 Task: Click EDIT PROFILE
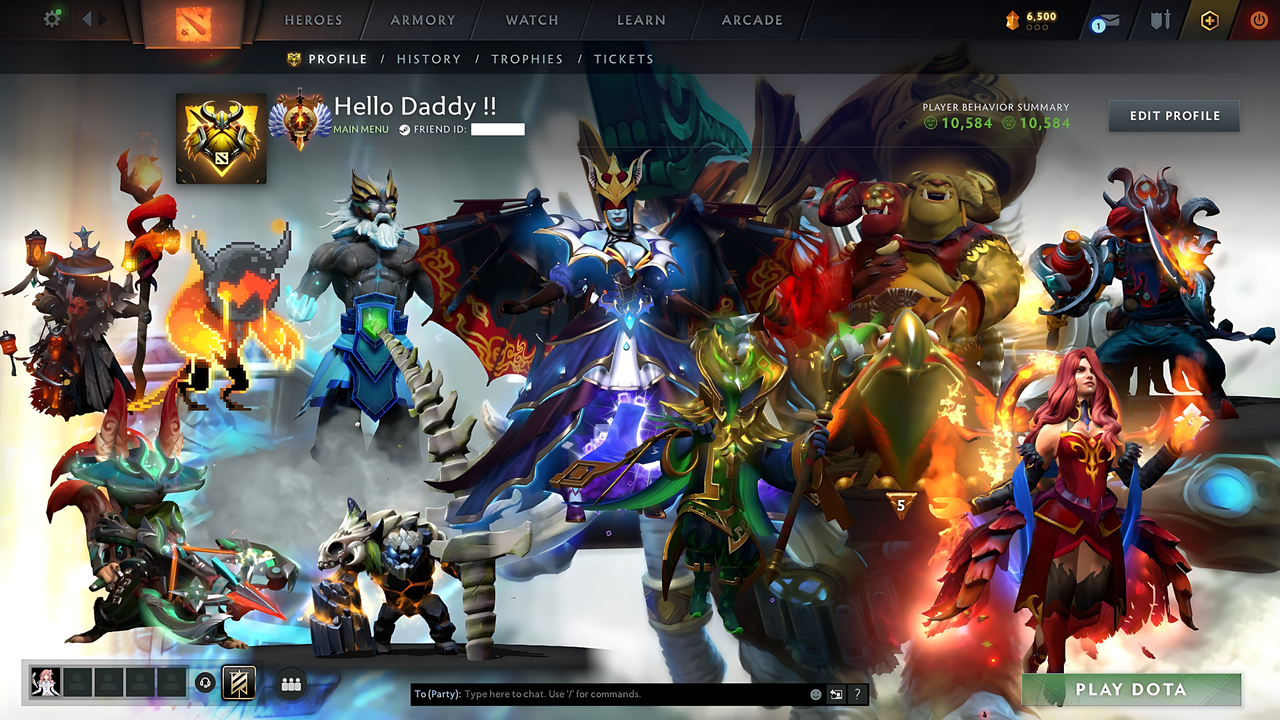[1173, 115]
